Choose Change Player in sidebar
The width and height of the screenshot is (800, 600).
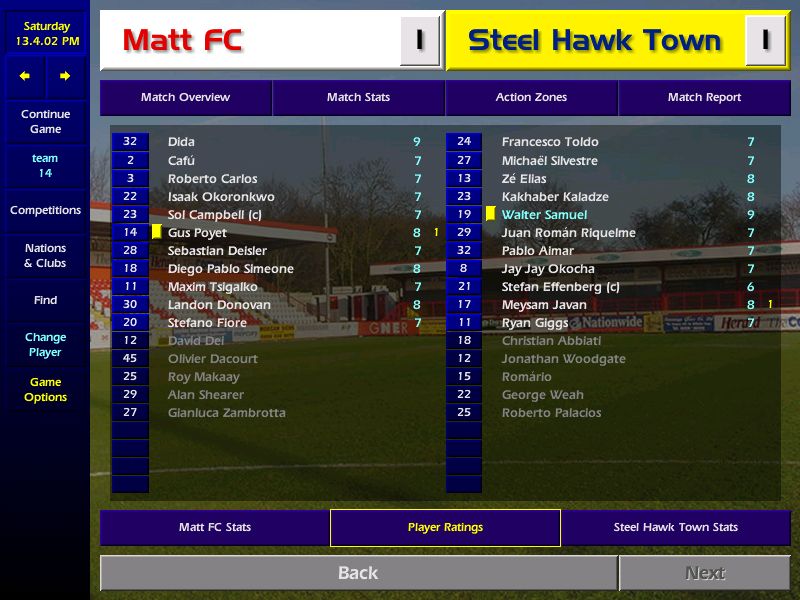45,344
